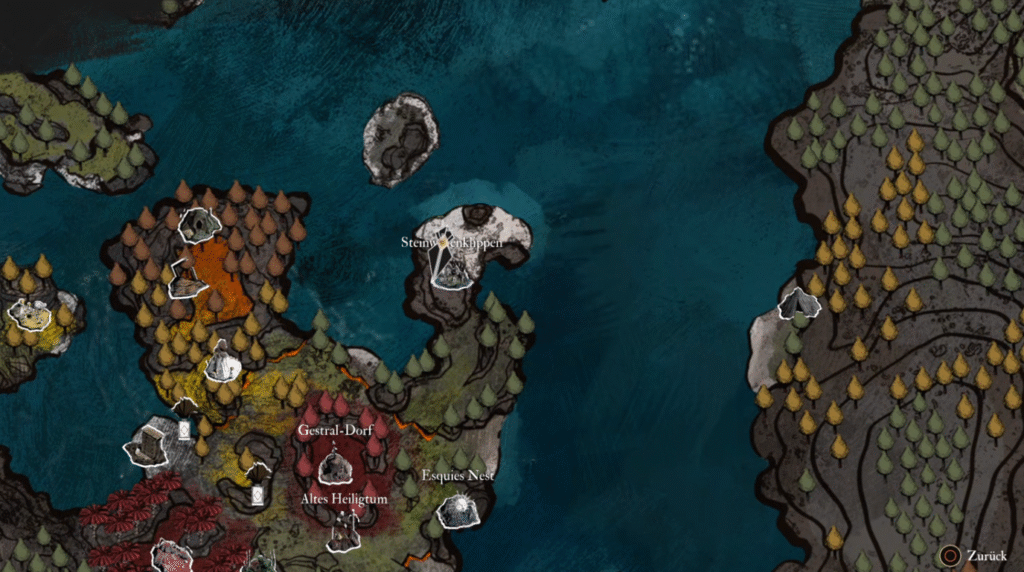Select the Steinwellenklippen map marker

pyautogui.click(x=452, y=268)
